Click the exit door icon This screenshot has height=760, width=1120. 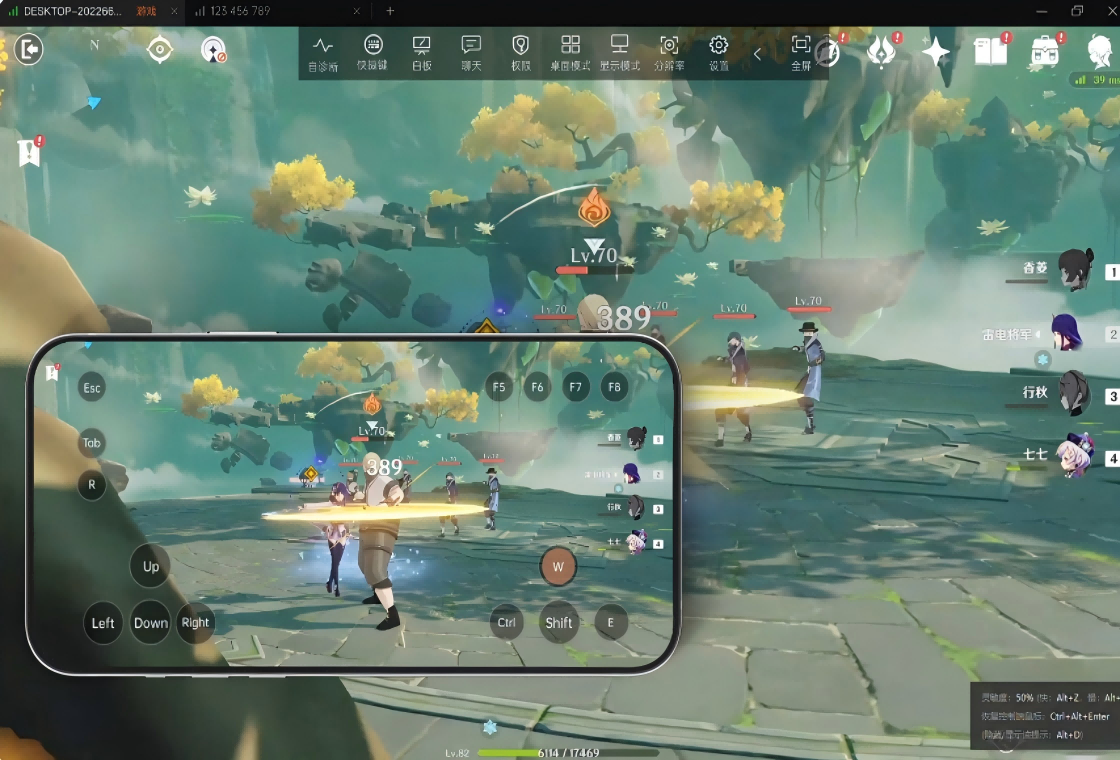[x=29, y=49]
